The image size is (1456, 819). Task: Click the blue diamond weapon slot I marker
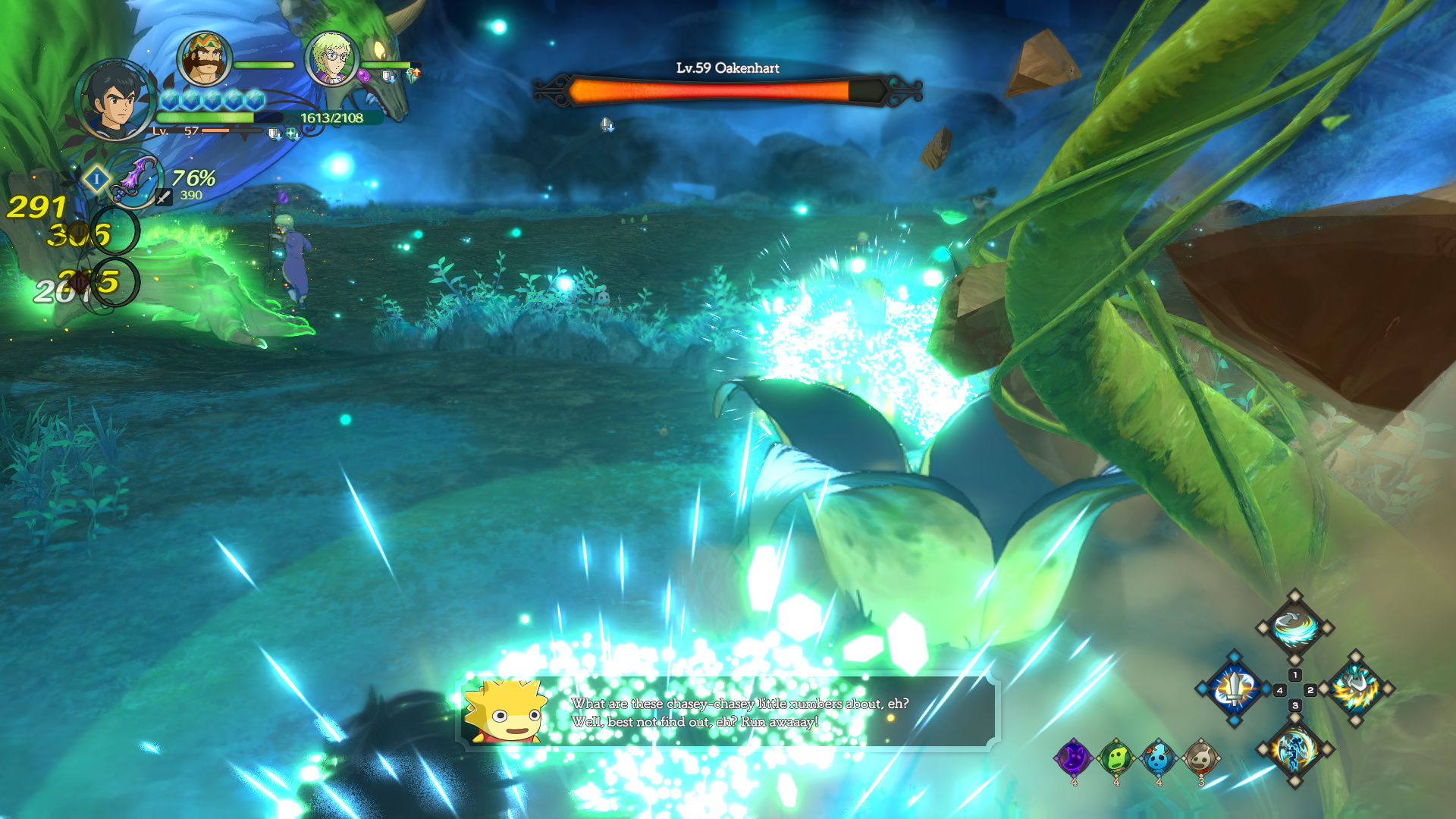click(x=96, y=180)
